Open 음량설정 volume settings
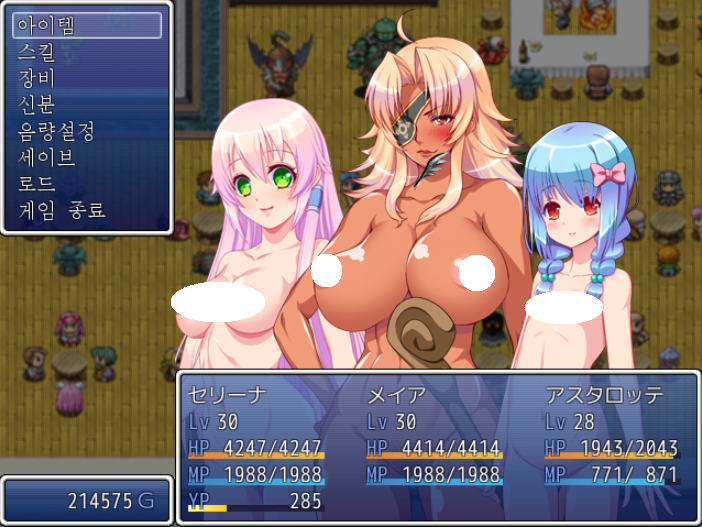 86,131
